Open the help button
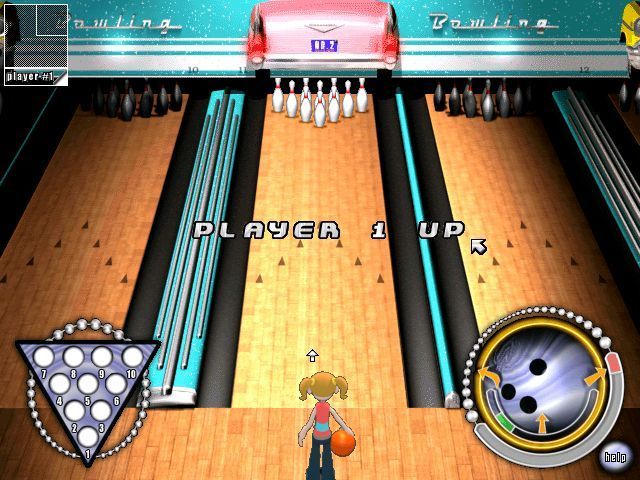 (615, 457)
